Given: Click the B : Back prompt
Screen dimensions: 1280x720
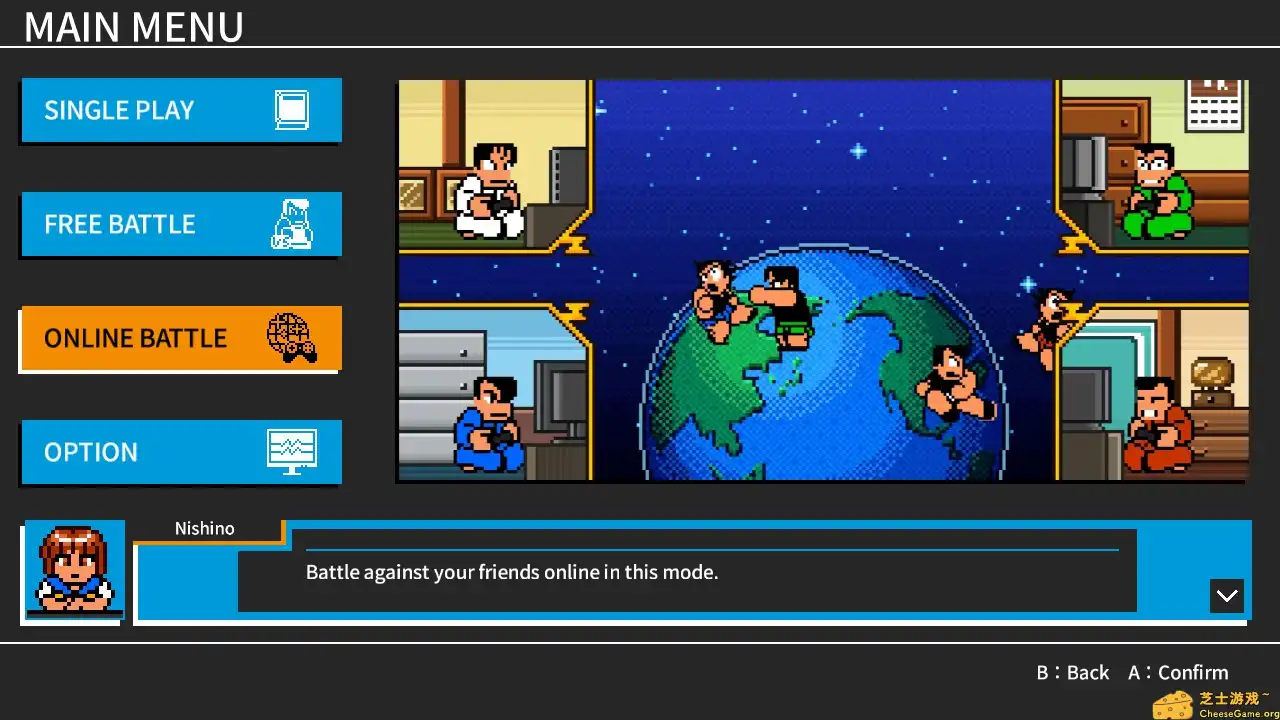Looking at the screenshot, I should [x=1073, y=672].
